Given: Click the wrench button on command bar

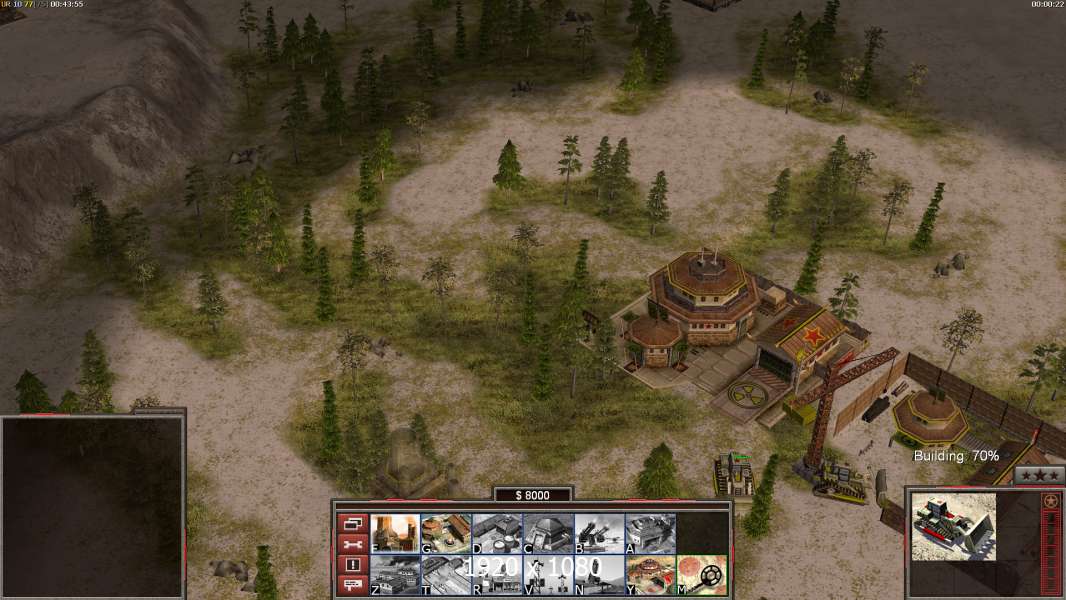Looking at the screenshot, I should 352,544.
